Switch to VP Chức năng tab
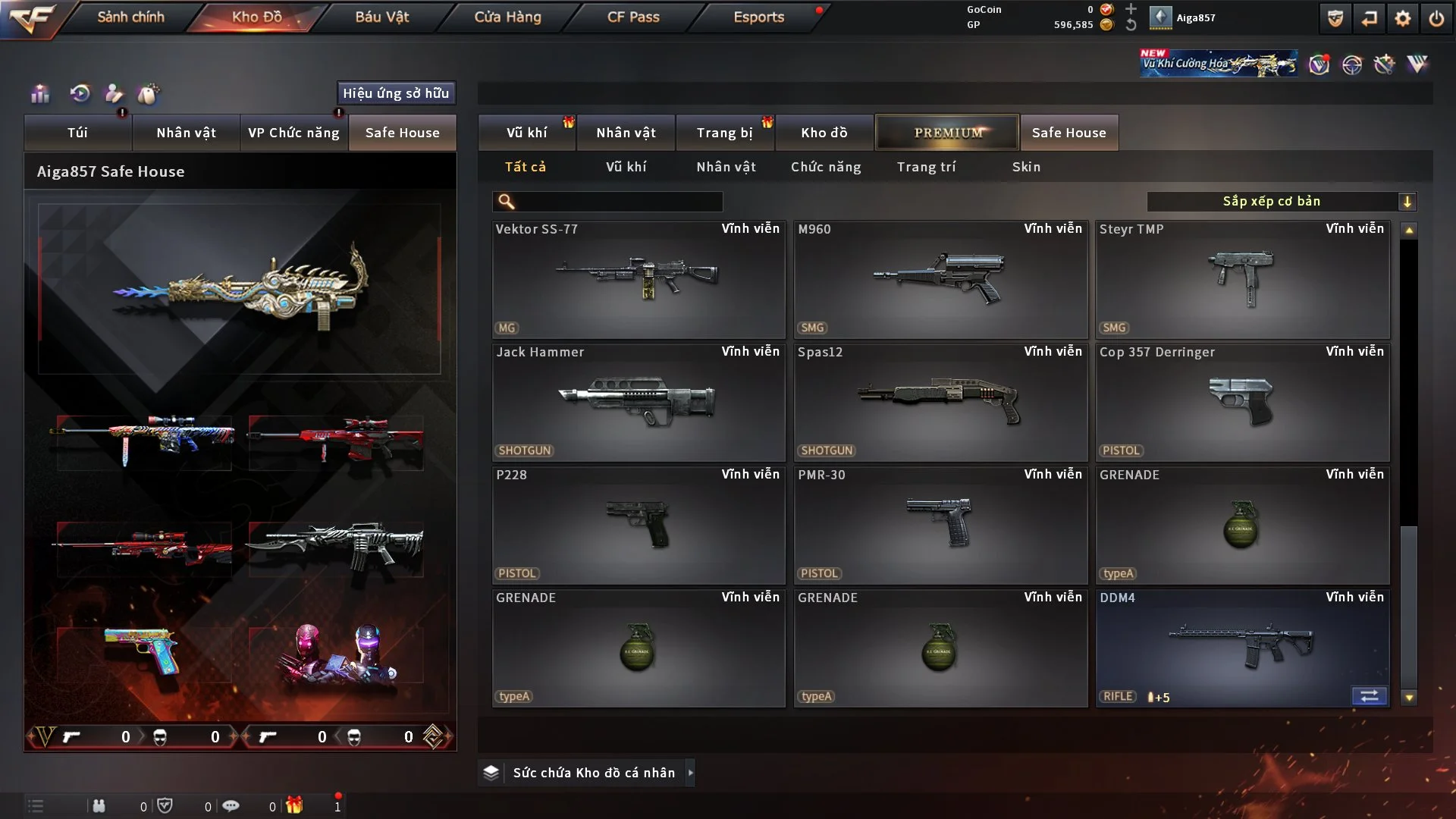This screenshot has height=819, width=1456. coord(293,133)
